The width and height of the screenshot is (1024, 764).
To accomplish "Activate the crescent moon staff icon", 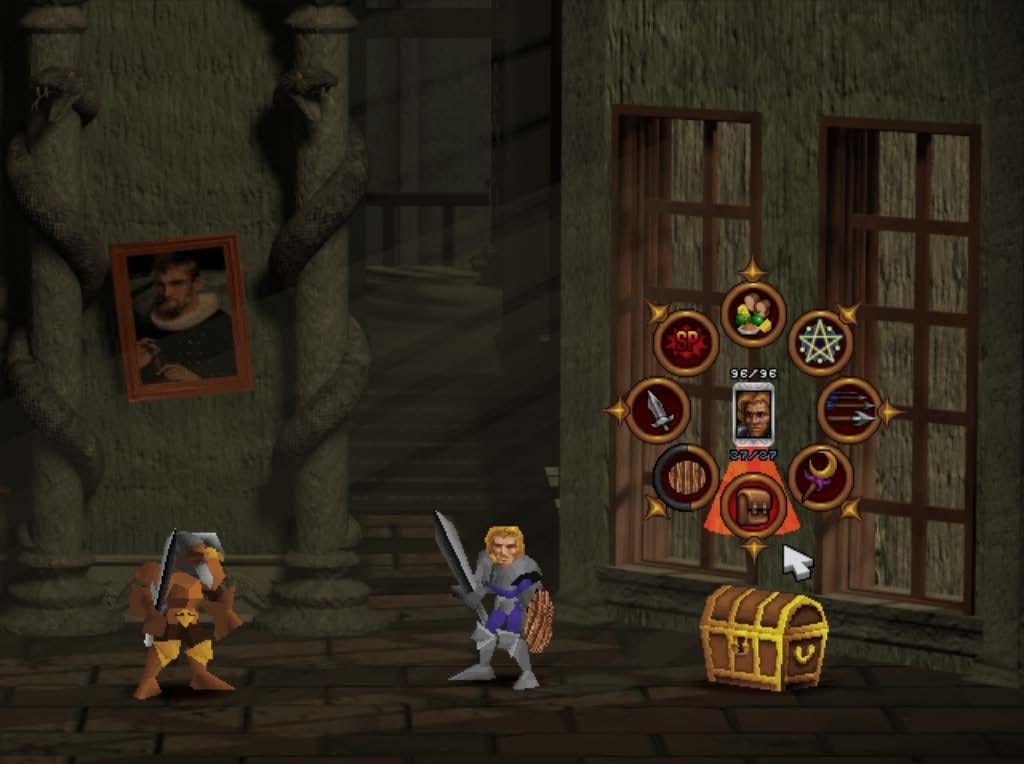I will pyautogui.click(x=820, y=477).
